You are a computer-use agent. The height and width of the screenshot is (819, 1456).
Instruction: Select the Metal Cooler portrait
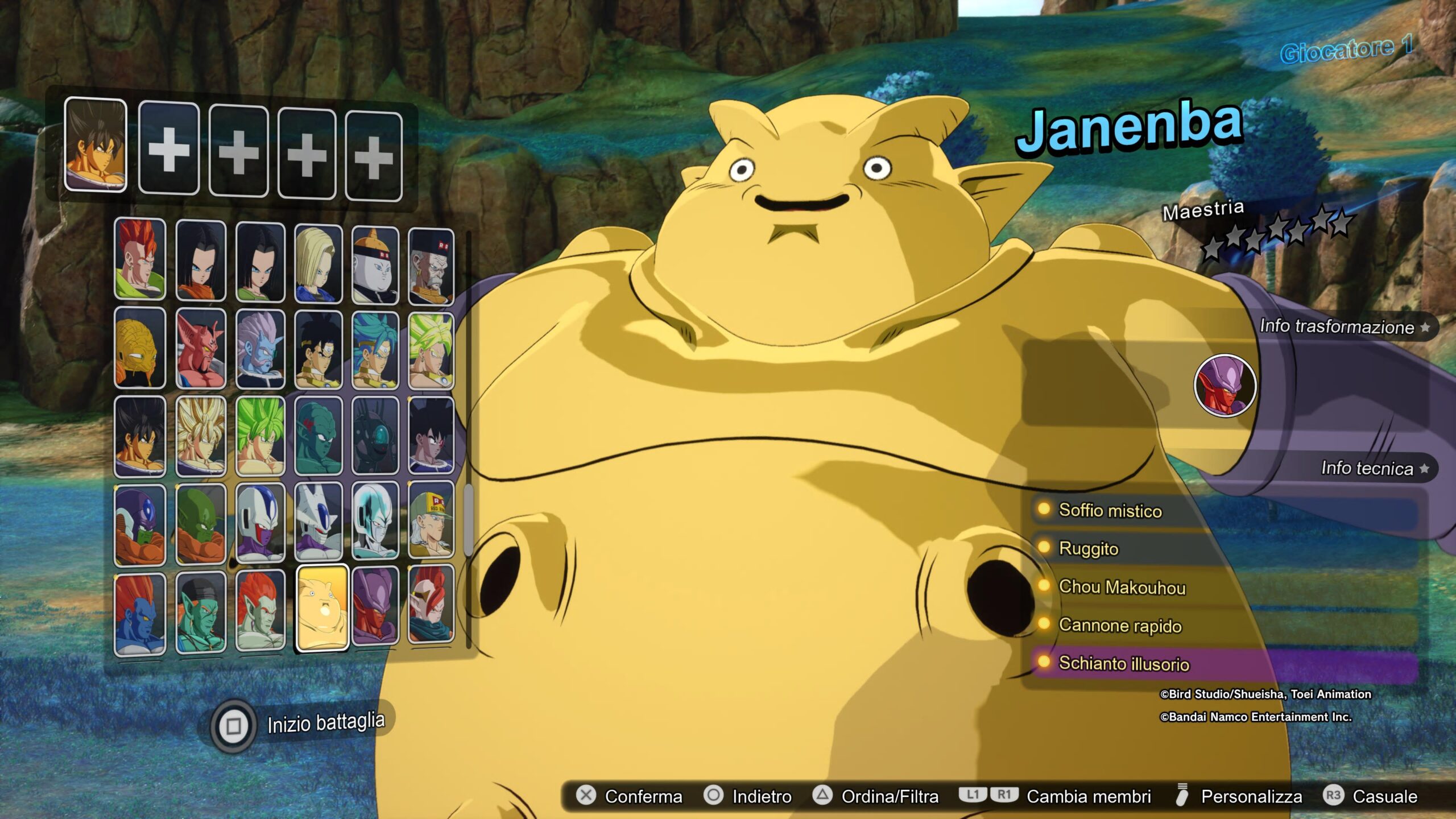coord(375,520)
